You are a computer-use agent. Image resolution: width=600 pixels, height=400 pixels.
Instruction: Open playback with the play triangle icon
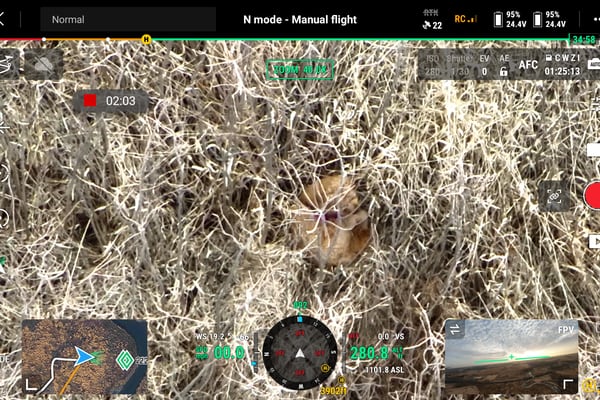tap(594, 241)
